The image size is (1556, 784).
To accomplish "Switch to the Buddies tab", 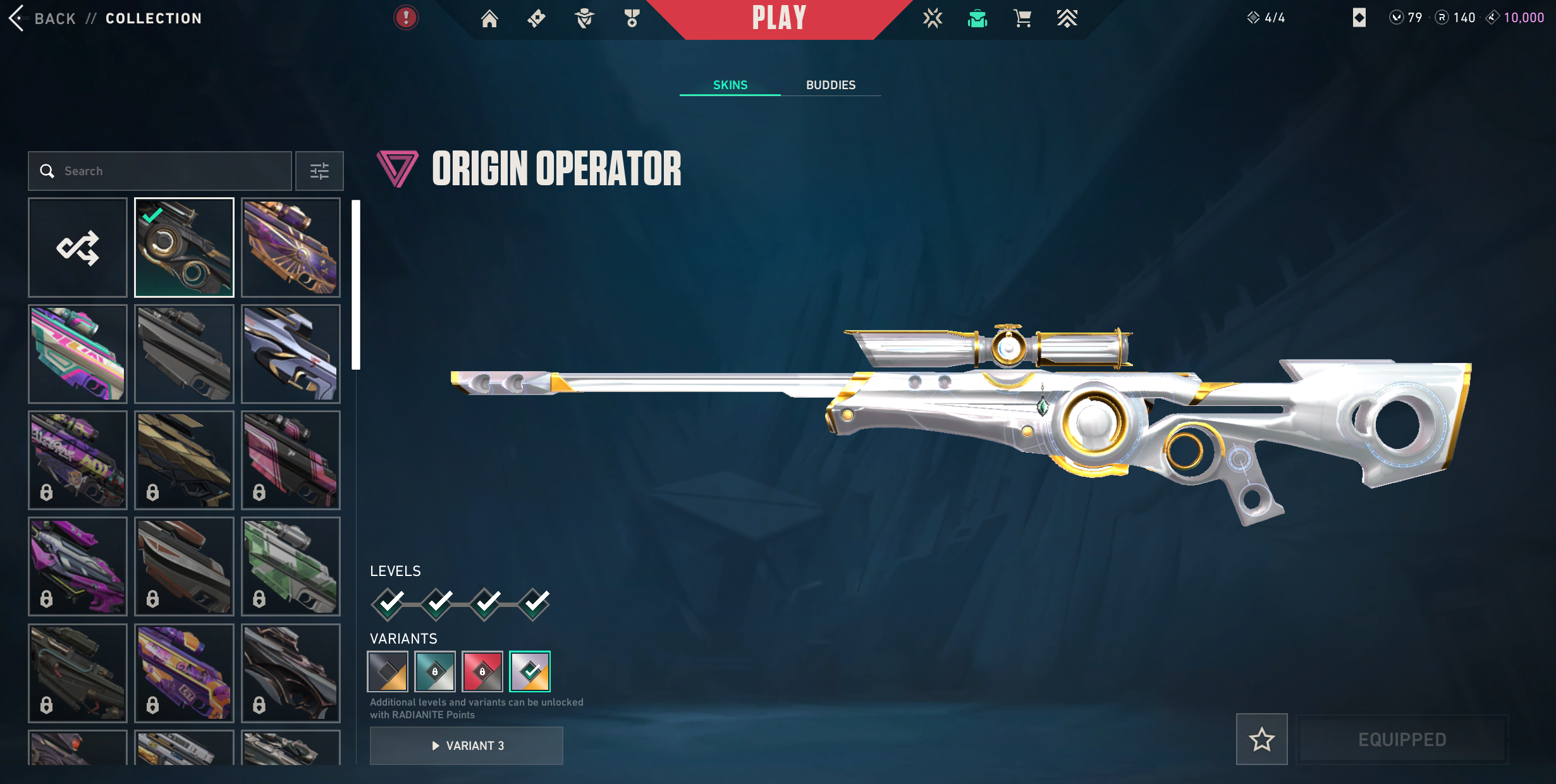I will point(830,85).
